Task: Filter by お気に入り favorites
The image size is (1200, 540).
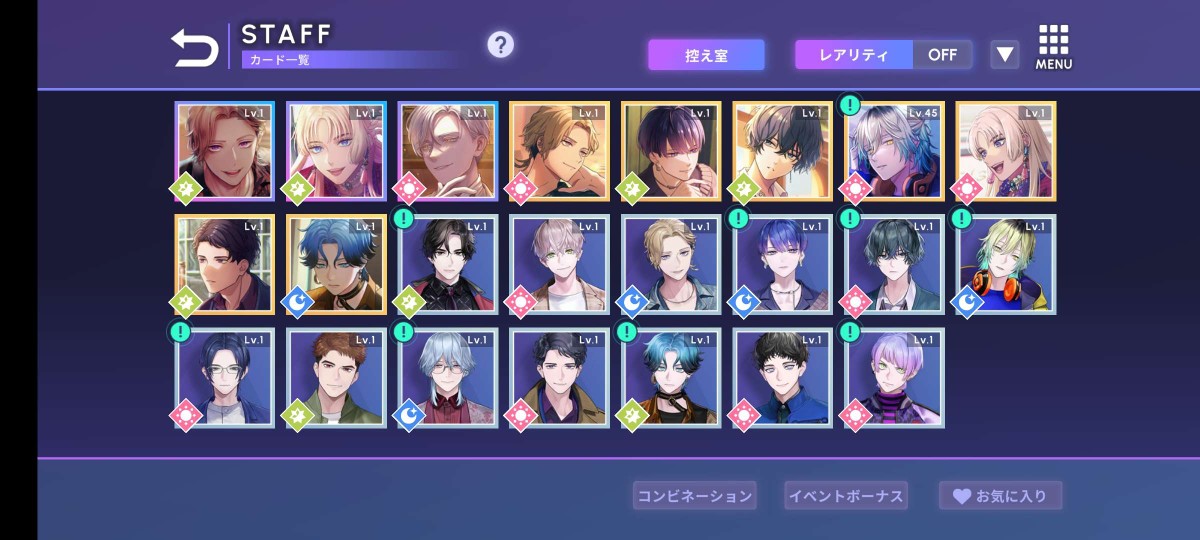Action: [1000, 495]
